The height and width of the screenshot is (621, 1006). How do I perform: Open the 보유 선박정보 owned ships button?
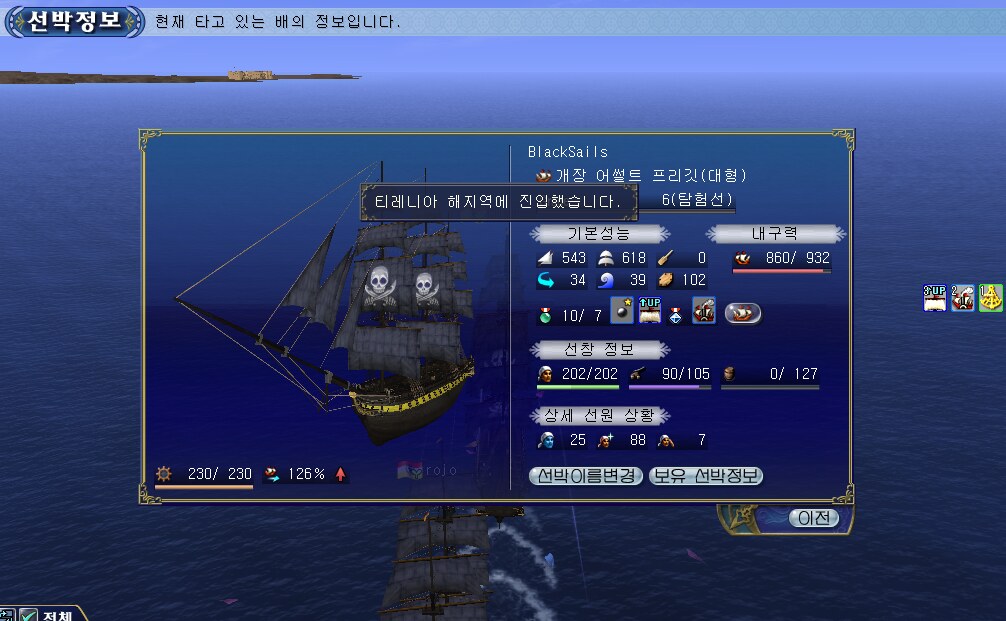coord(706,476)
